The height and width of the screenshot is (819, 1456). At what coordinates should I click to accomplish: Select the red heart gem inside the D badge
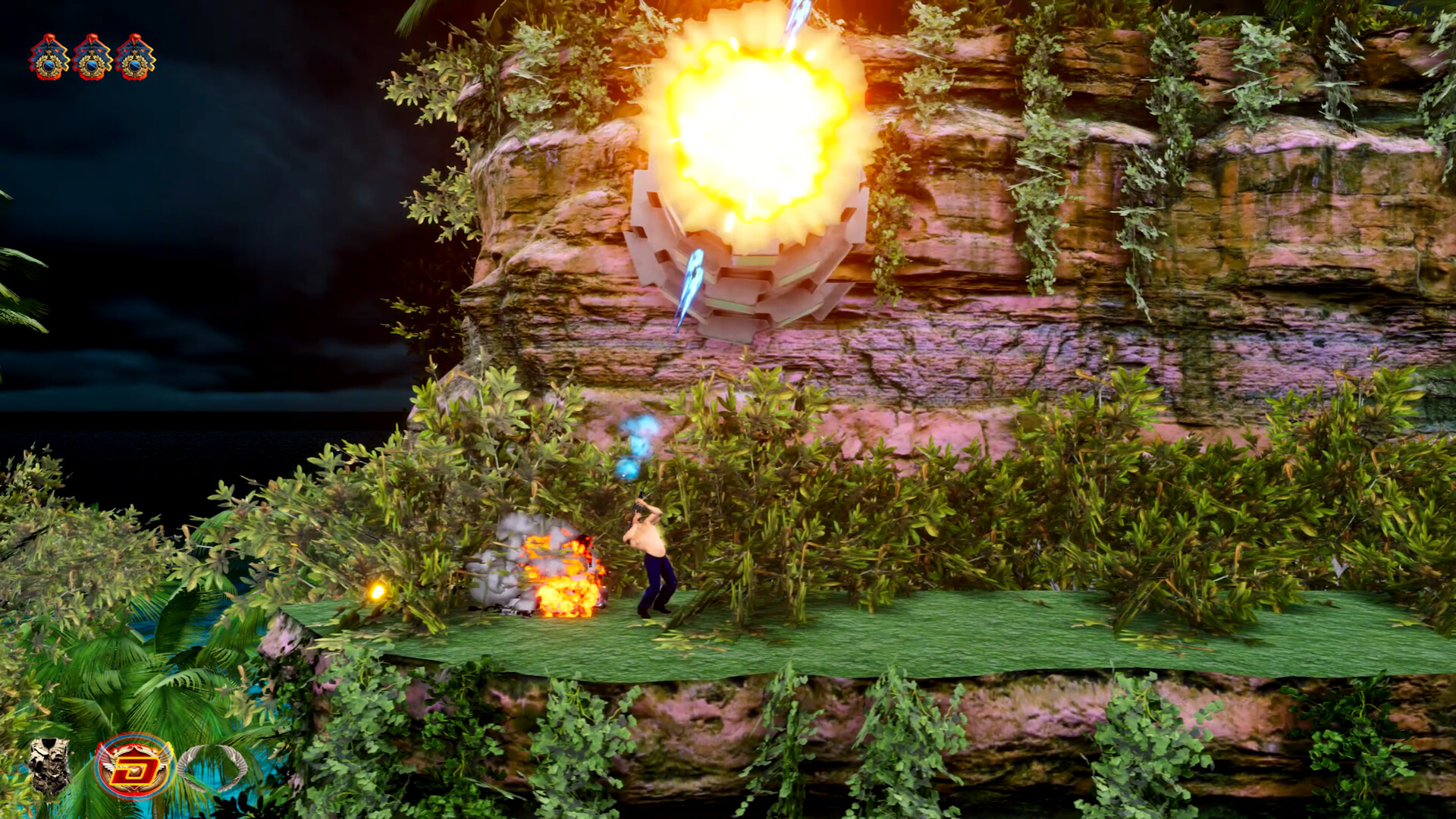[135, 772]
